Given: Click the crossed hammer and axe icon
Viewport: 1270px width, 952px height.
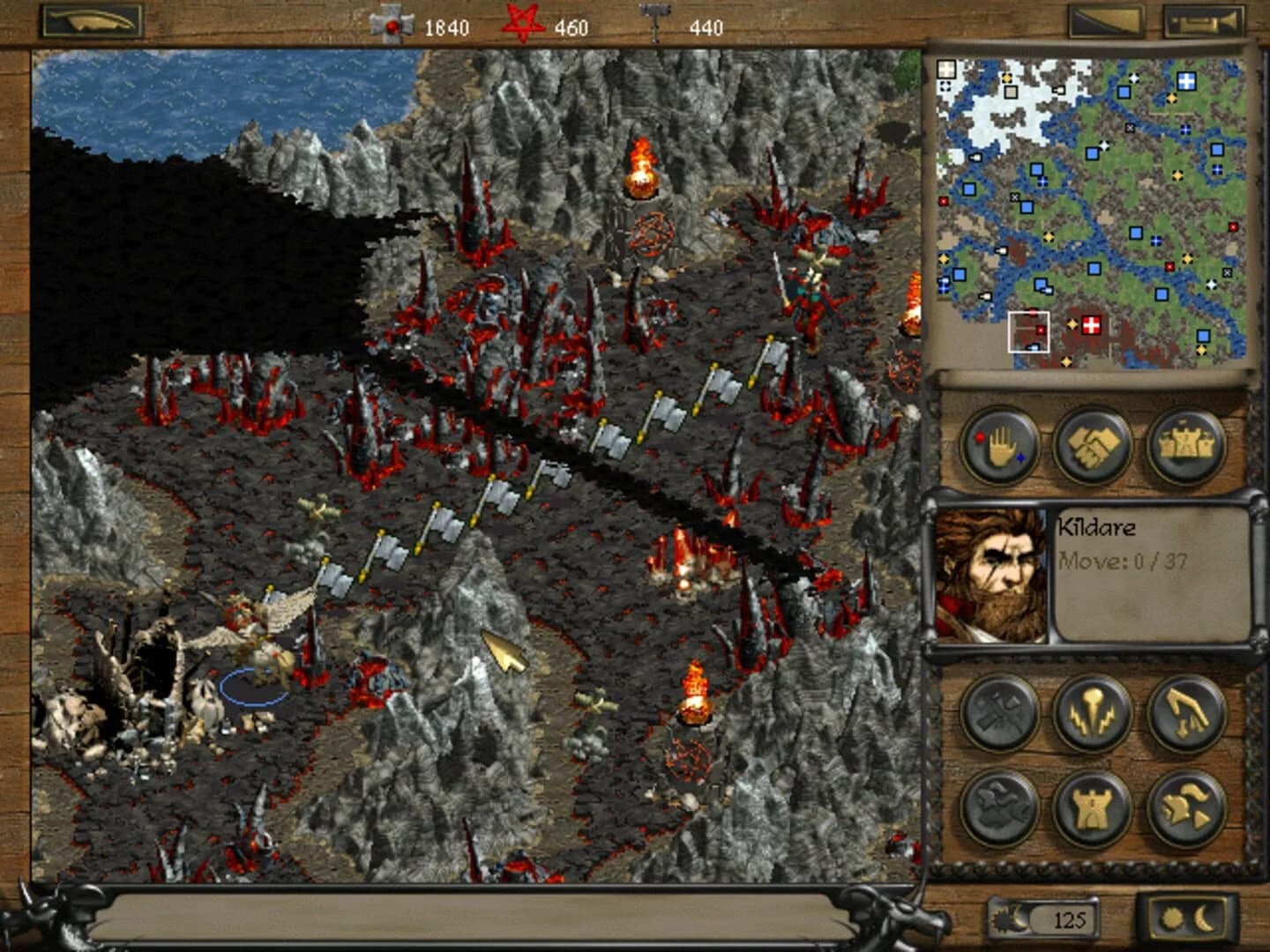Looking at the screenshot, I should [1001, 715].
